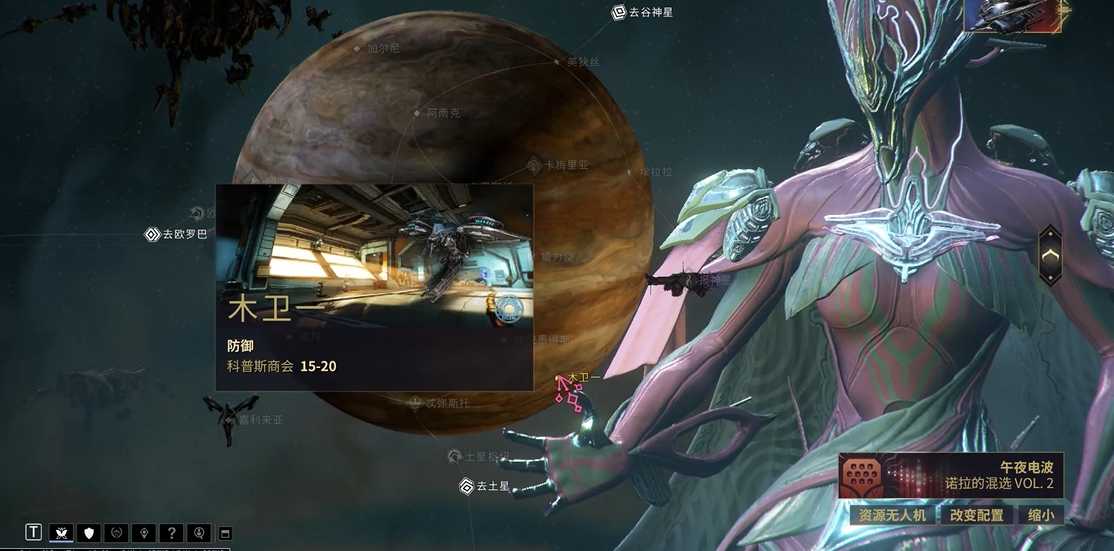The height and width of the screenshot is (551, 1114).
Task: Choose the 加尔尼 mission node
Action: click(358, 47)
